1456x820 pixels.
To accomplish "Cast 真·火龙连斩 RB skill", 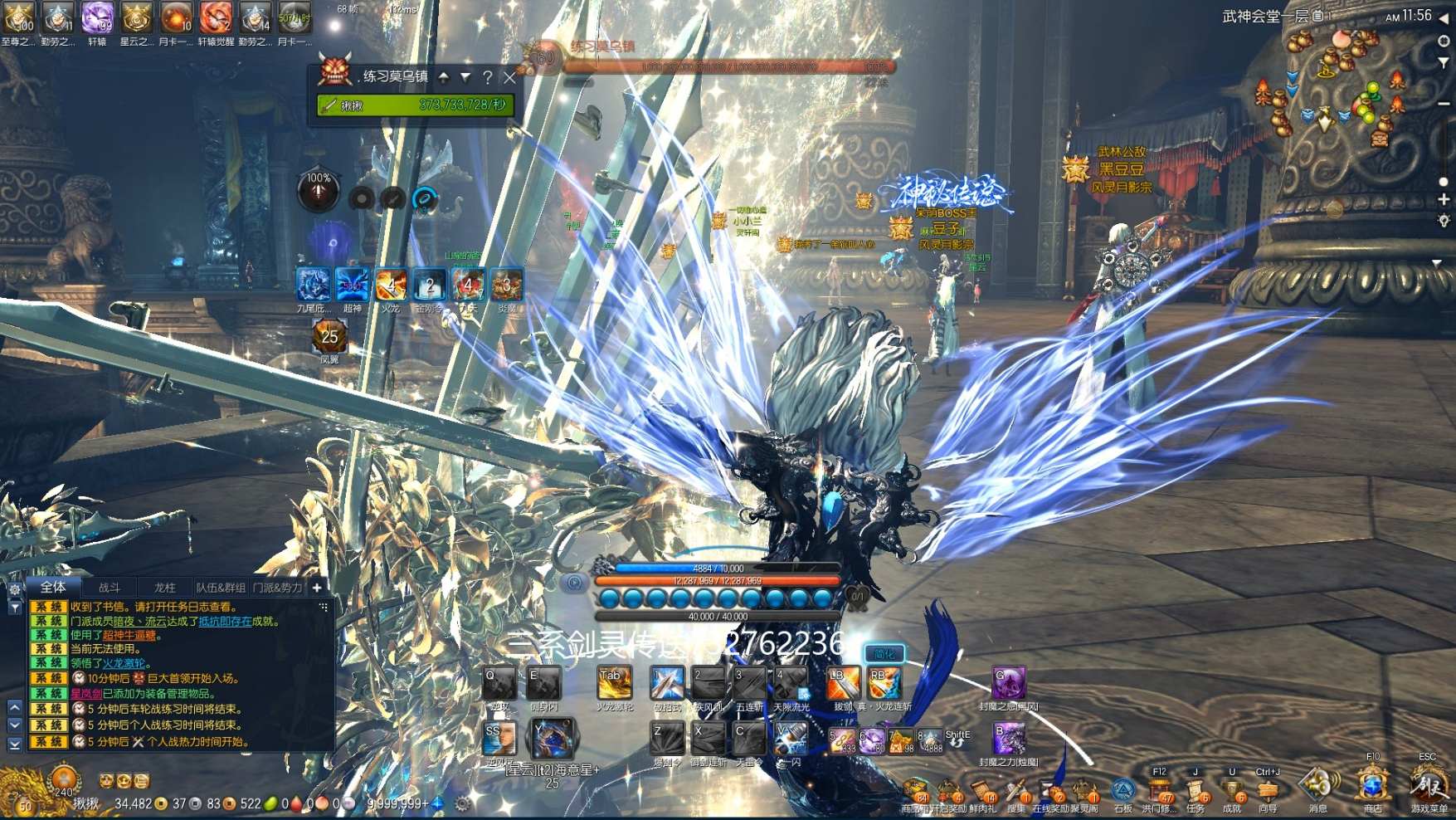I will click(884, 683).
